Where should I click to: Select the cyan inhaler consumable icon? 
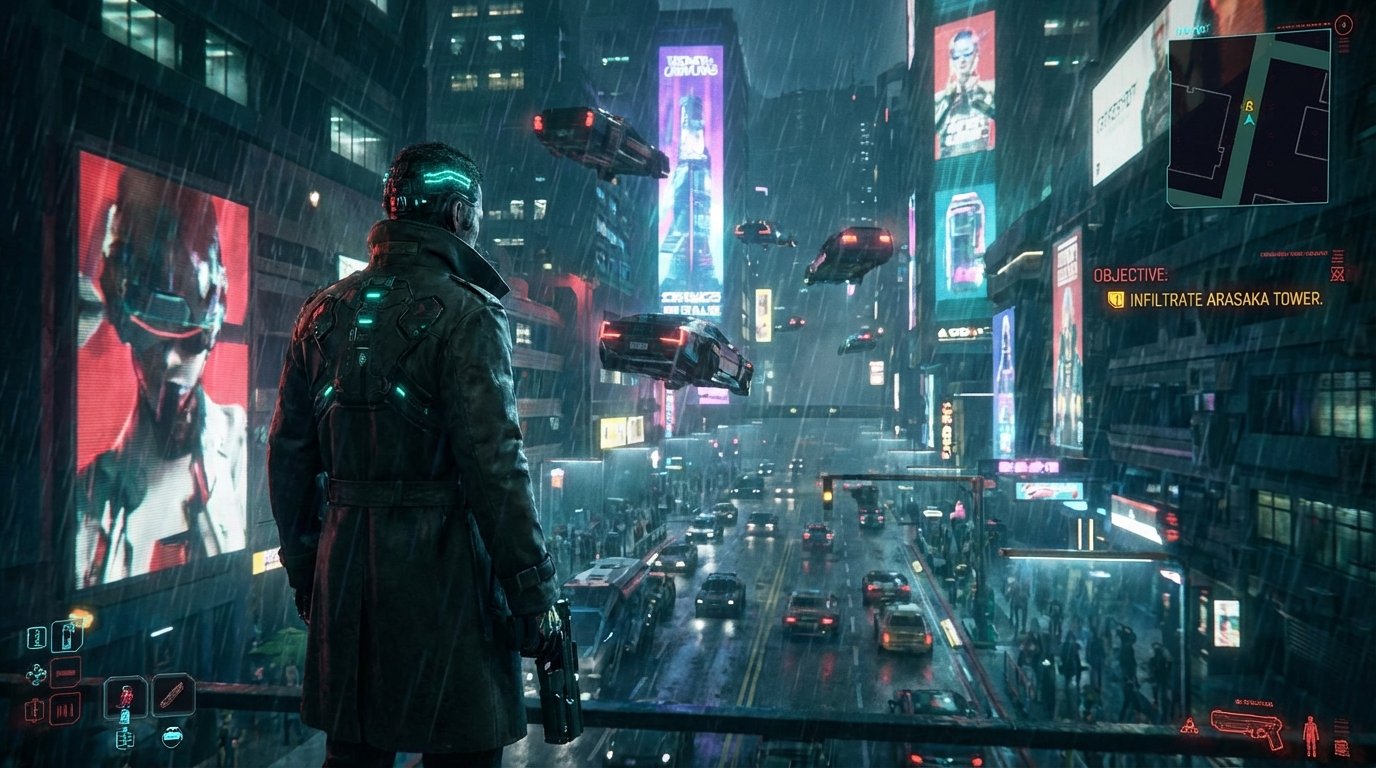[66, 637]
